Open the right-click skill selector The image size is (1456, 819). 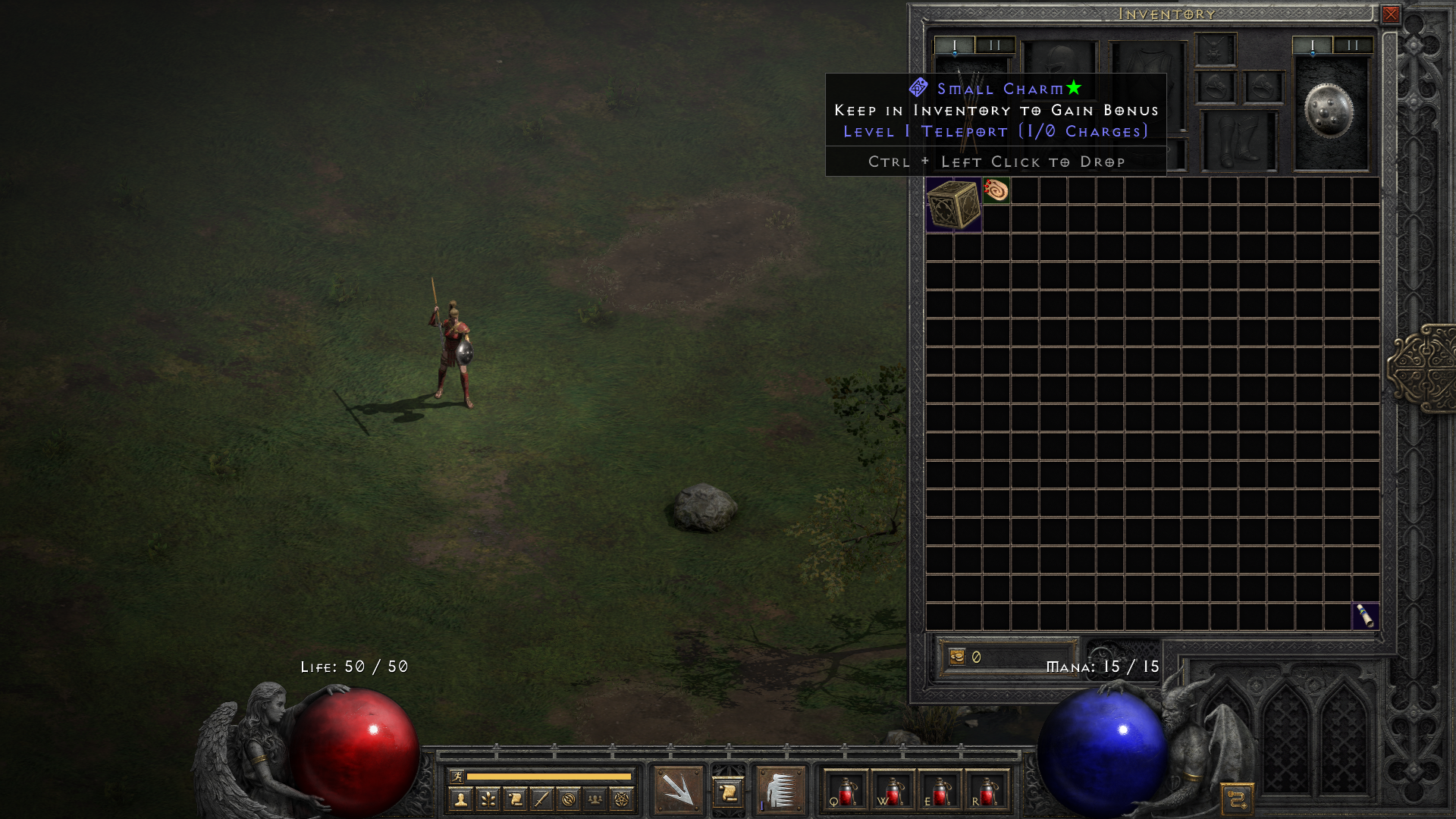[x=780, y=790]
